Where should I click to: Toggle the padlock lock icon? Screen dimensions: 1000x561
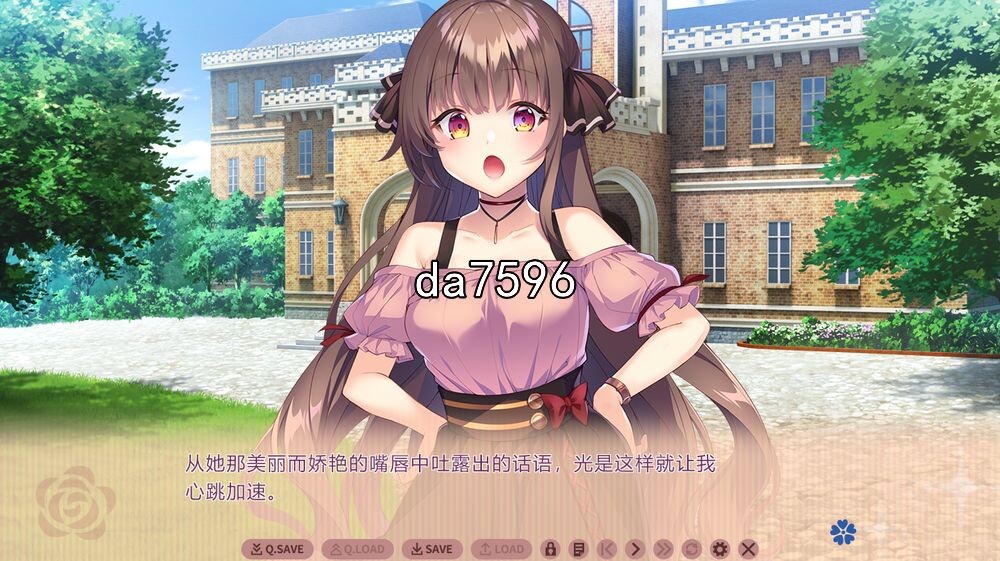click(x=549, y=549)
